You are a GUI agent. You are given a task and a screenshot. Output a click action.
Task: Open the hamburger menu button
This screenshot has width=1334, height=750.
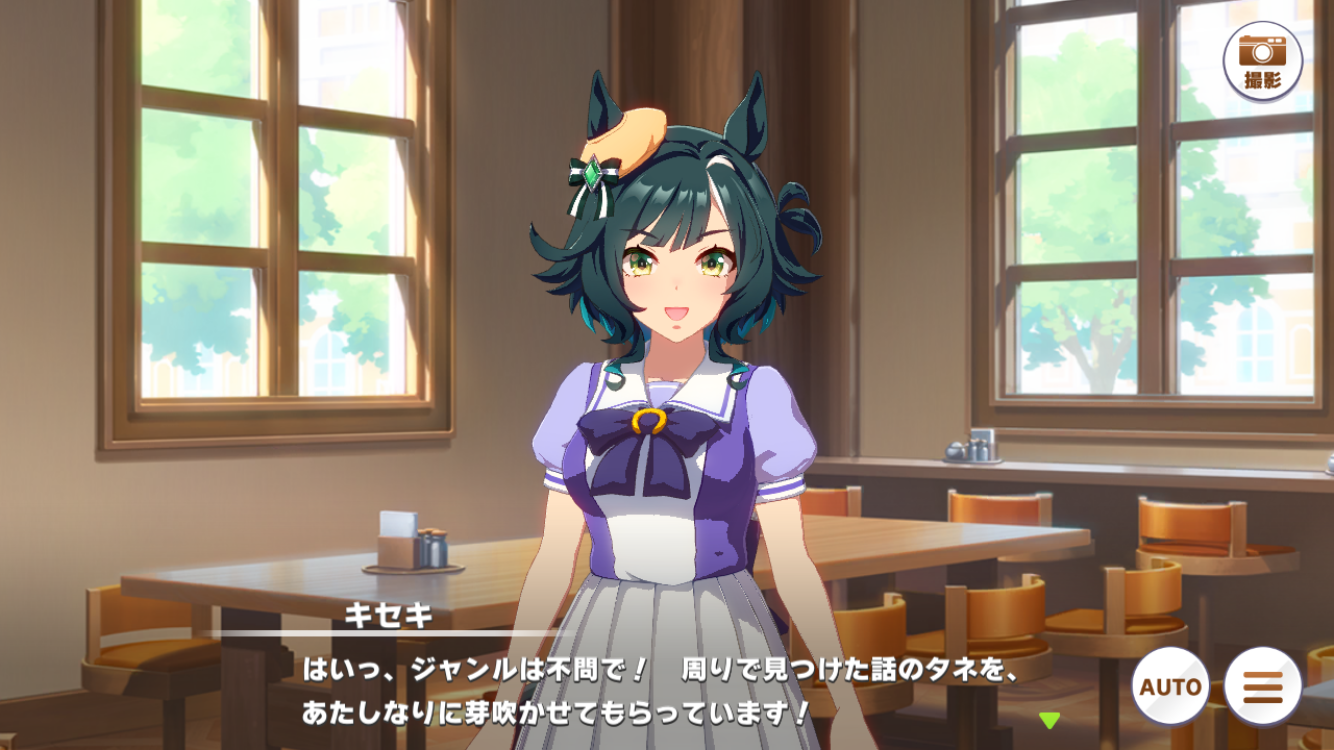point(1262,687)
